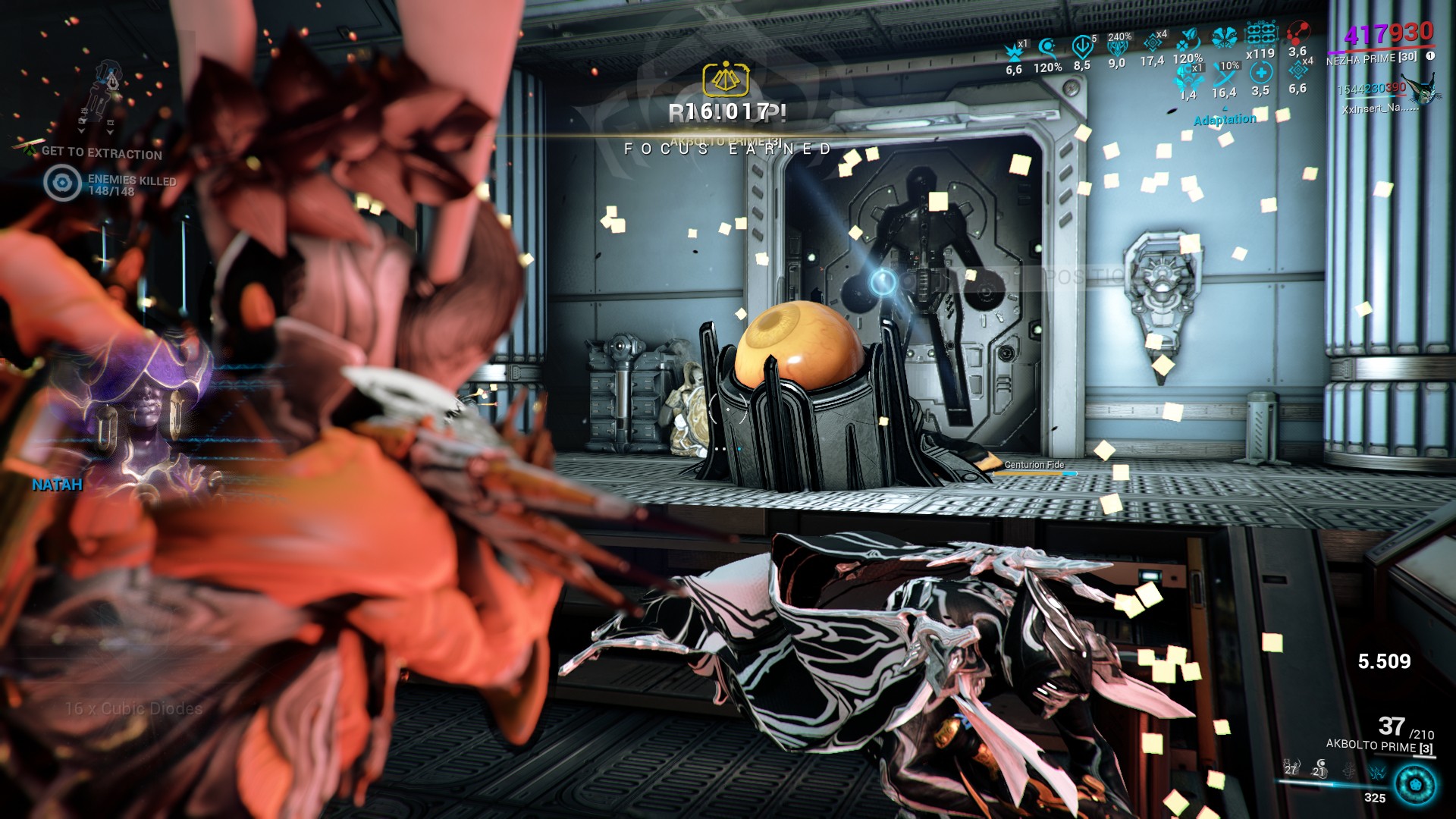Viewport: 1456px width, 819px height.
Task: Click the downward-arrow buff with 5 stacks
Action: 1082,47
